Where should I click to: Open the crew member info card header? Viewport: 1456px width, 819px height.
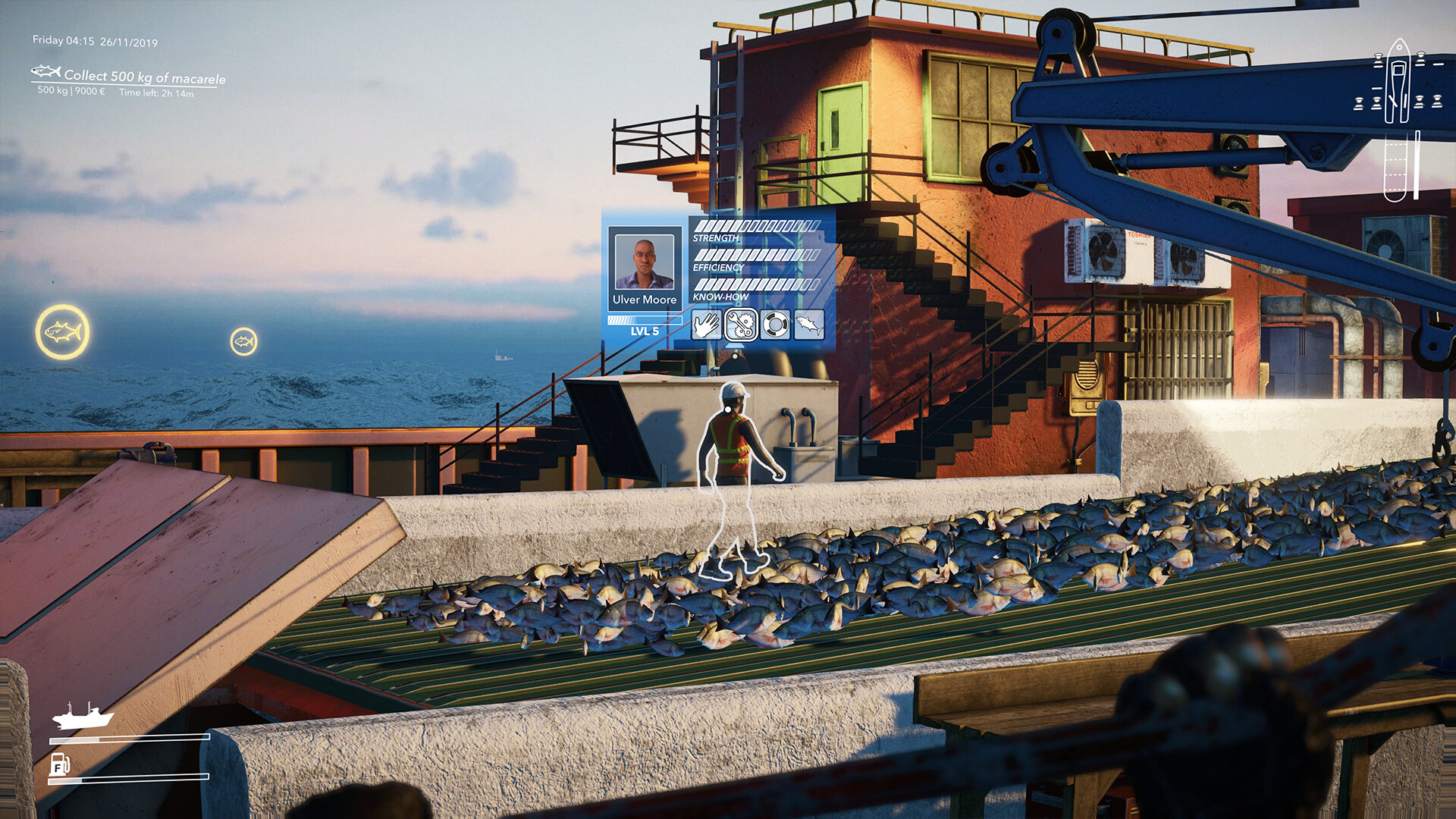[644, 262]
